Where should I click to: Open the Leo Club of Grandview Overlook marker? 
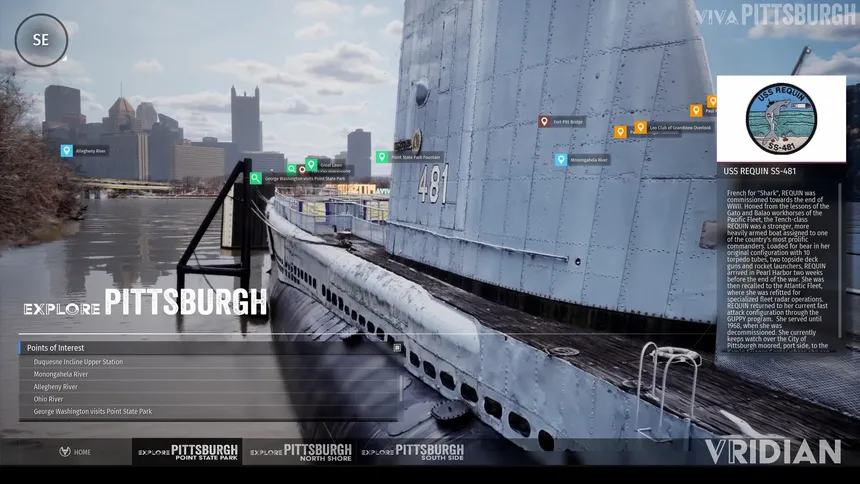(640, 127)
